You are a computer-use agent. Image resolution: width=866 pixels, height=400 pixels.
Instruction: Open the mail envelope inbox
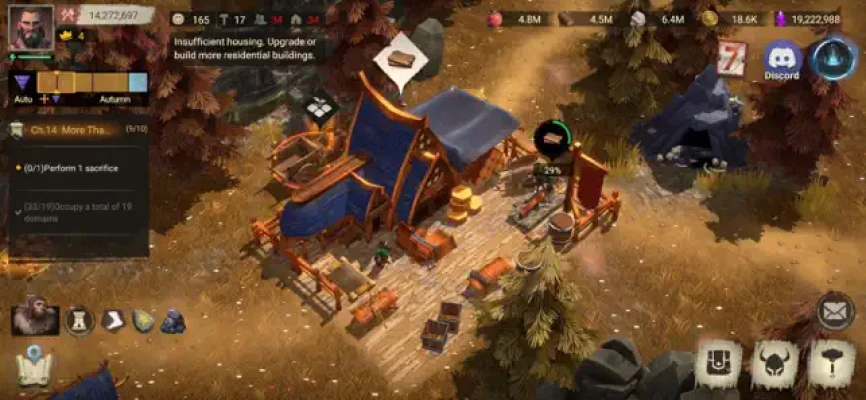835,311
